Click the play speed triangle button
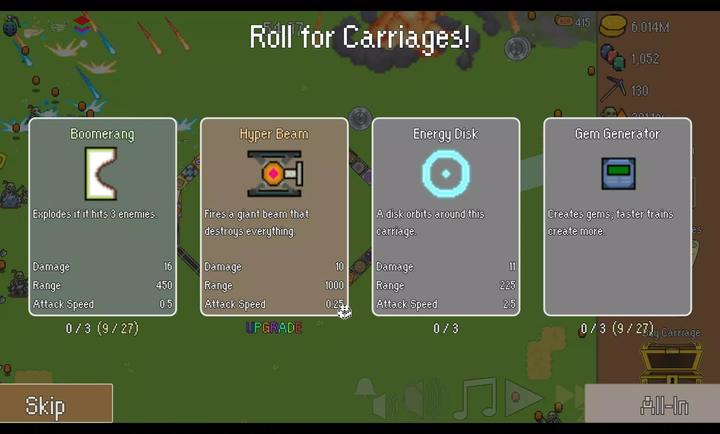720x434 pixels. point(522,399)
